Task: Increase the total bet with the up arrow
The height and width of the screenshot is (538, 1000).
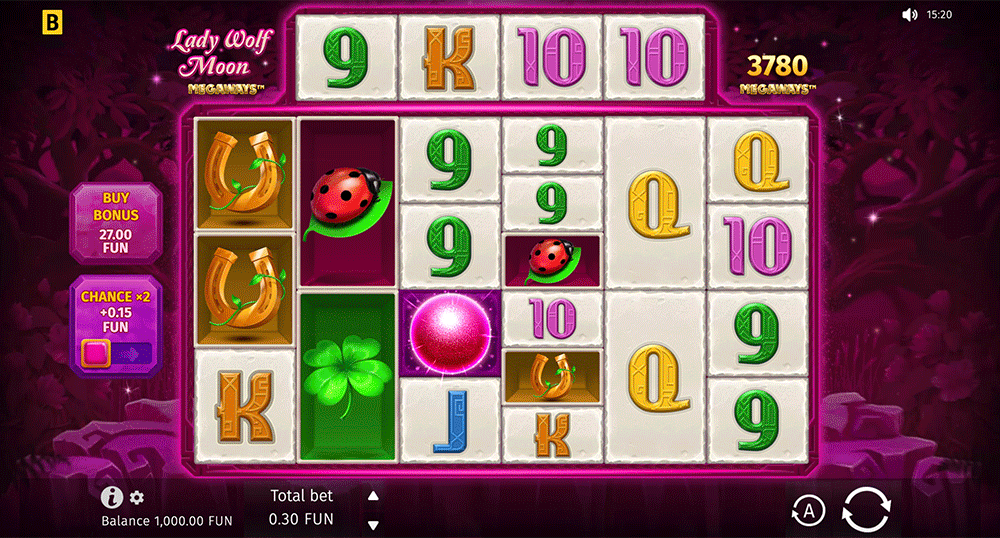Action: pyautogui.click(x=373, y=495)
